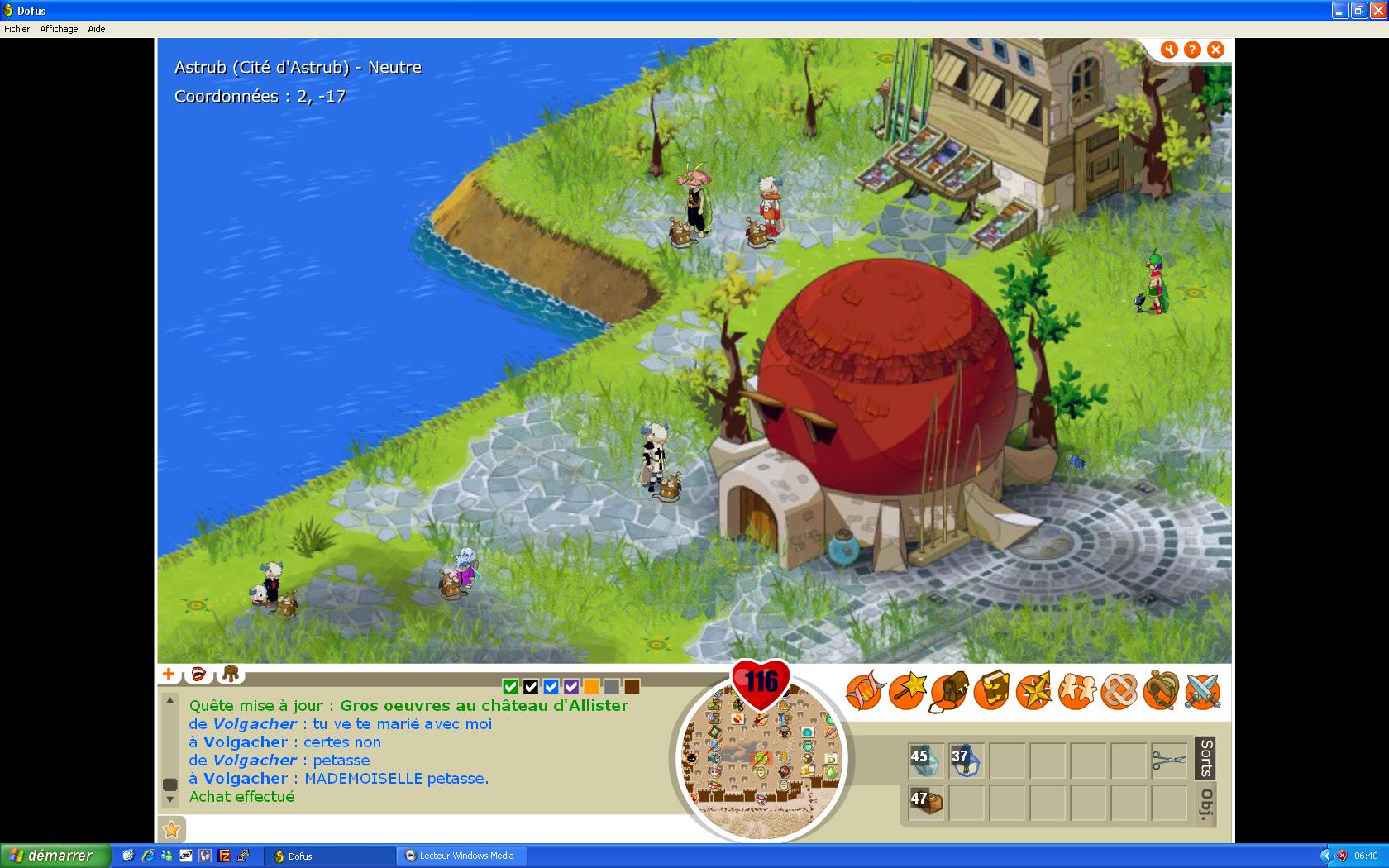Open the options wrench button

[1169, 50]
